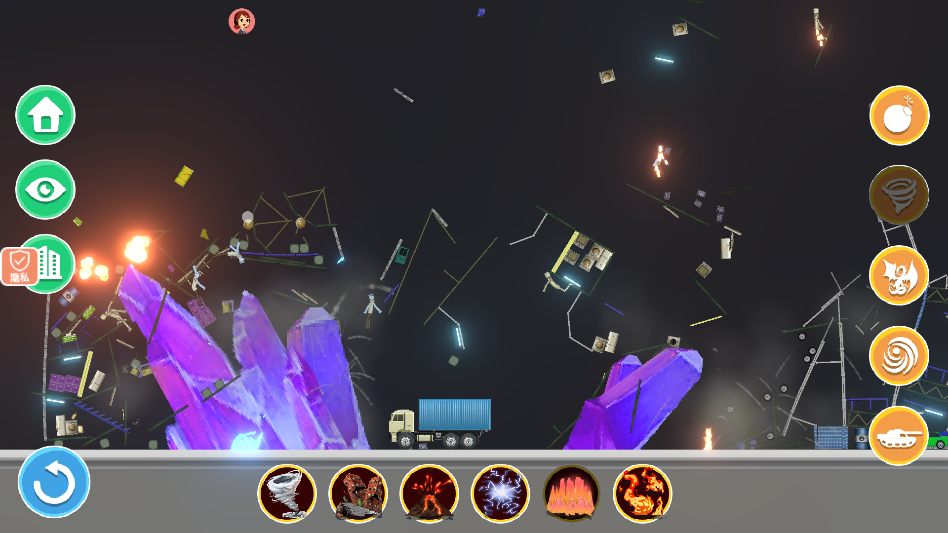Select the spiral vortex category

899,355
